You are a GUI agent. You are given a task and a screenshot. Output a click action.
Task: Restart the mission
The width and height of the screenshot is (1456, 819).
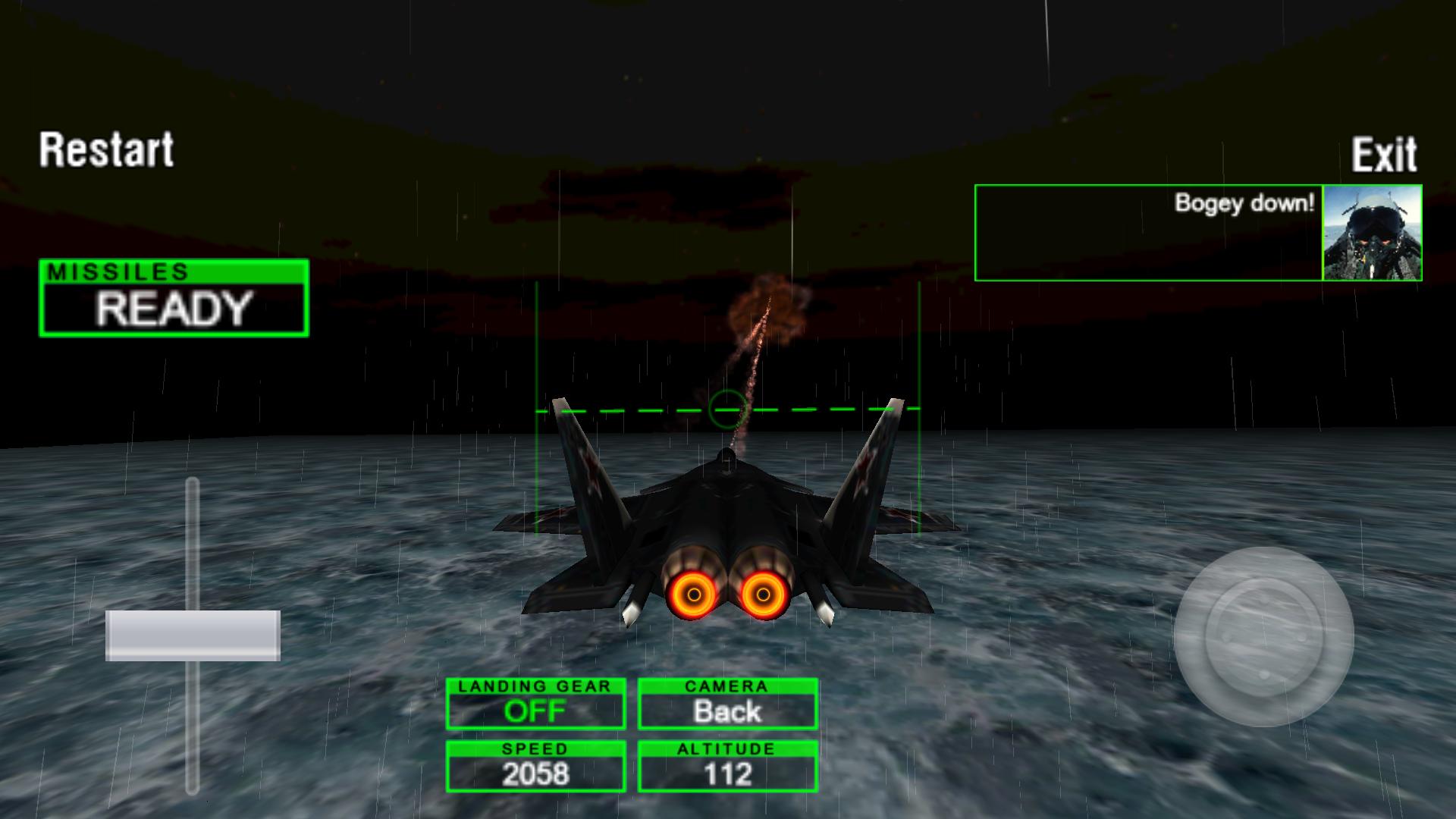tap(107, 149)
